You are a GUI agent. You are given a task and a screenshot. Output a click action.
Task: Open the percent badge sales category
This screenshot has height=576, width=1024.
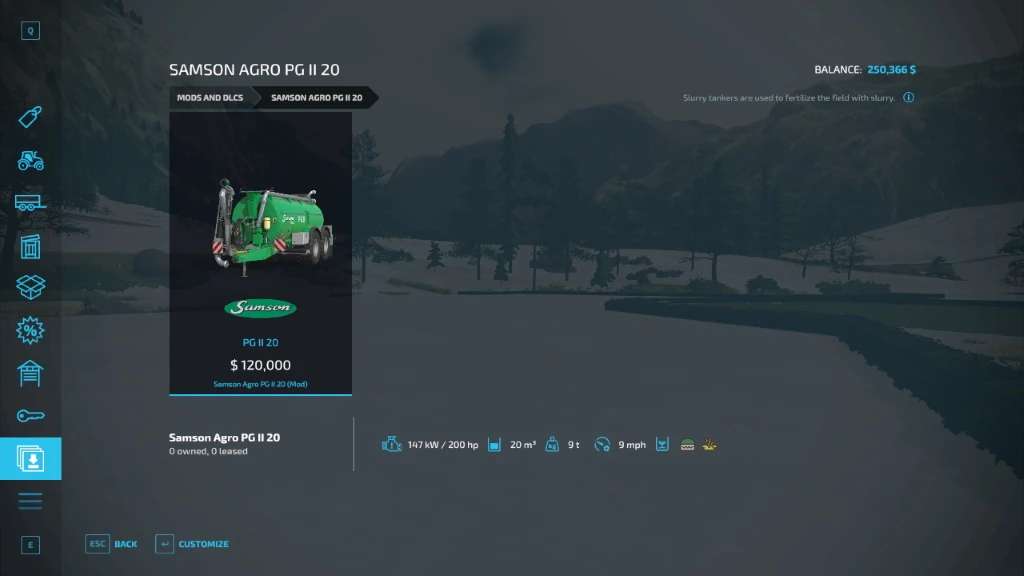pos(30,331)
